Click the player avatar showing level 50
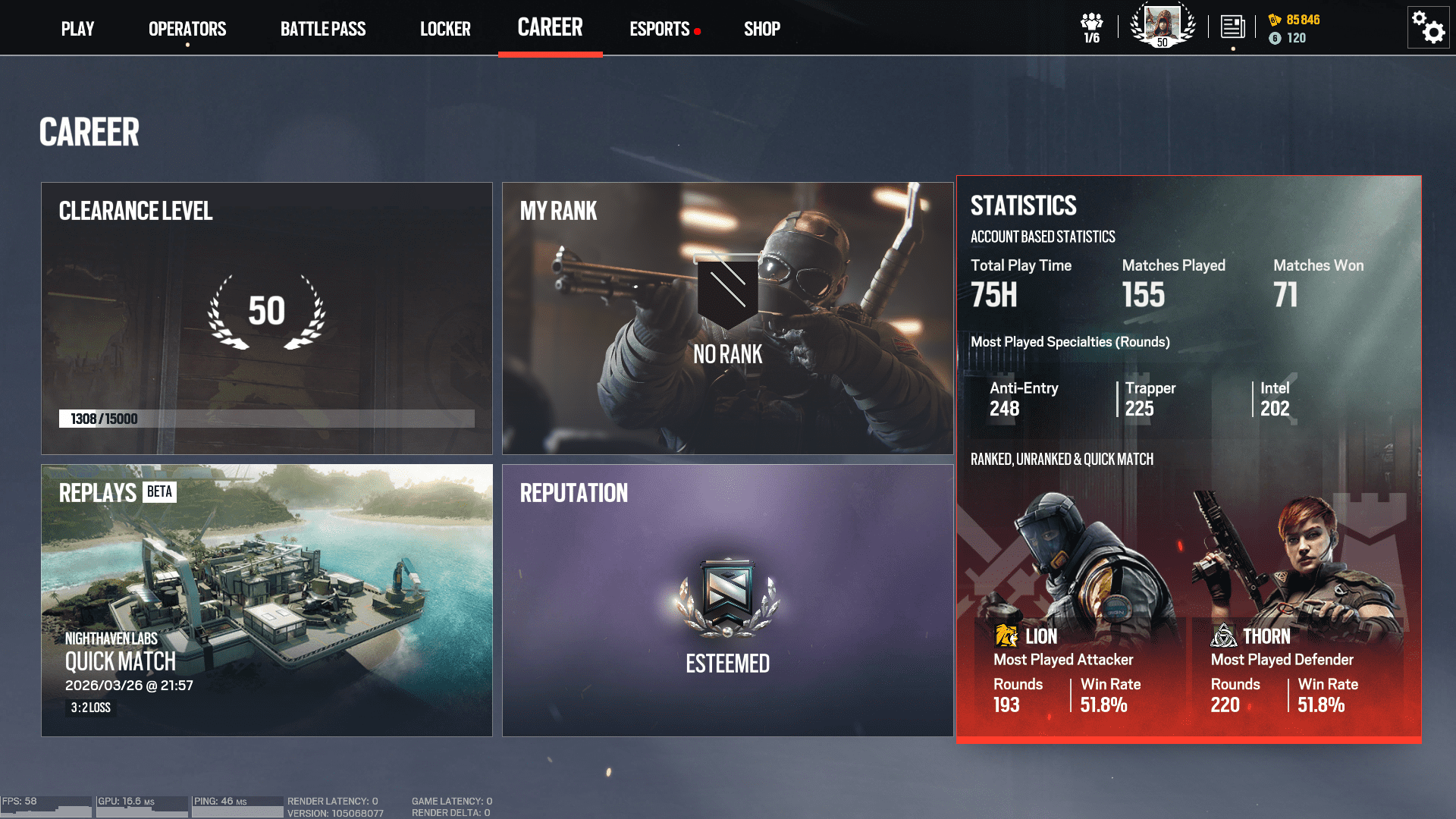The width and height of the screenshot is (1456, 819). tap(1162, 25)
